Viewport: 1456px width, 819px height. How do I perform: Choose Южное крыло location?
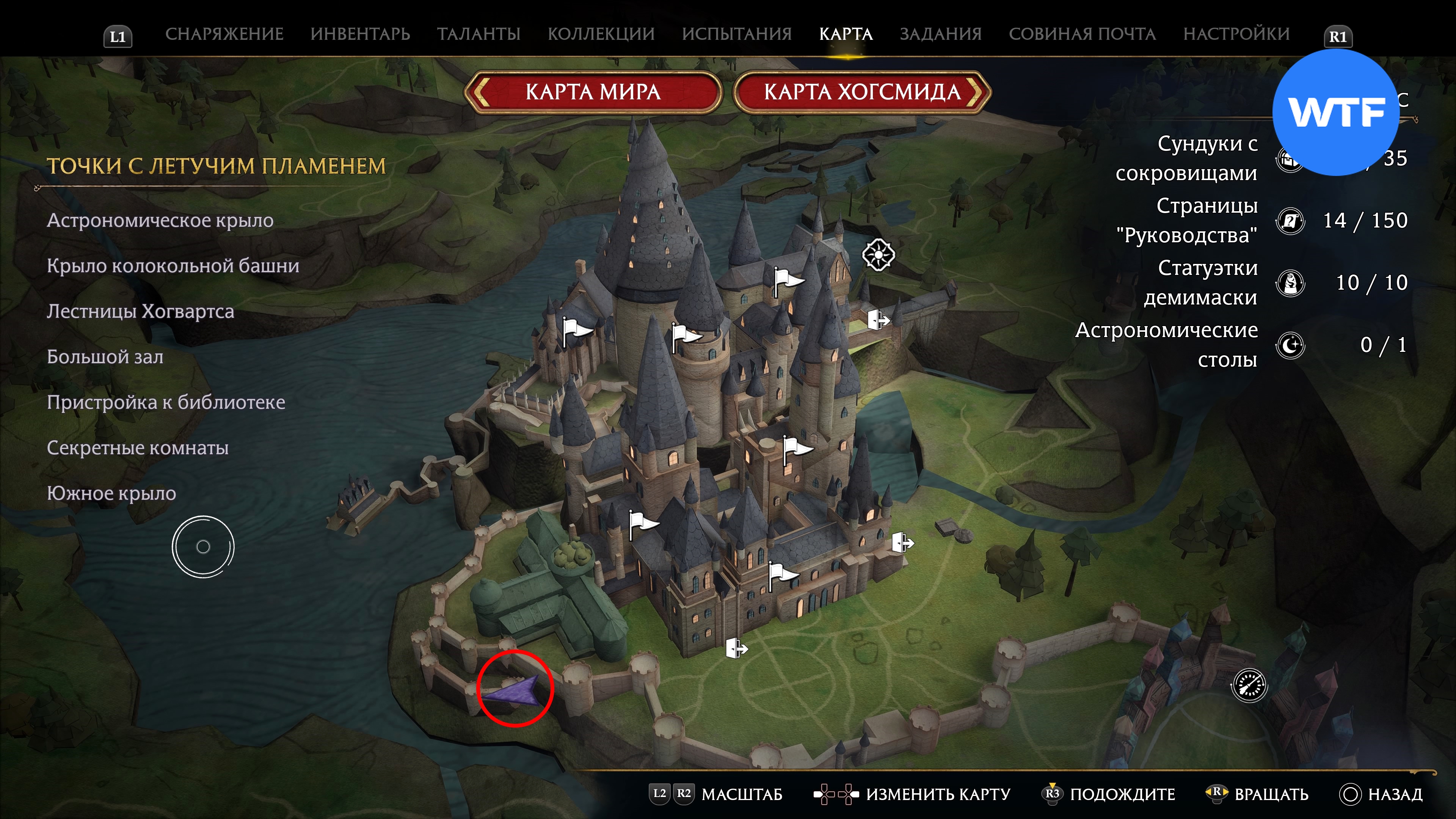111,493
